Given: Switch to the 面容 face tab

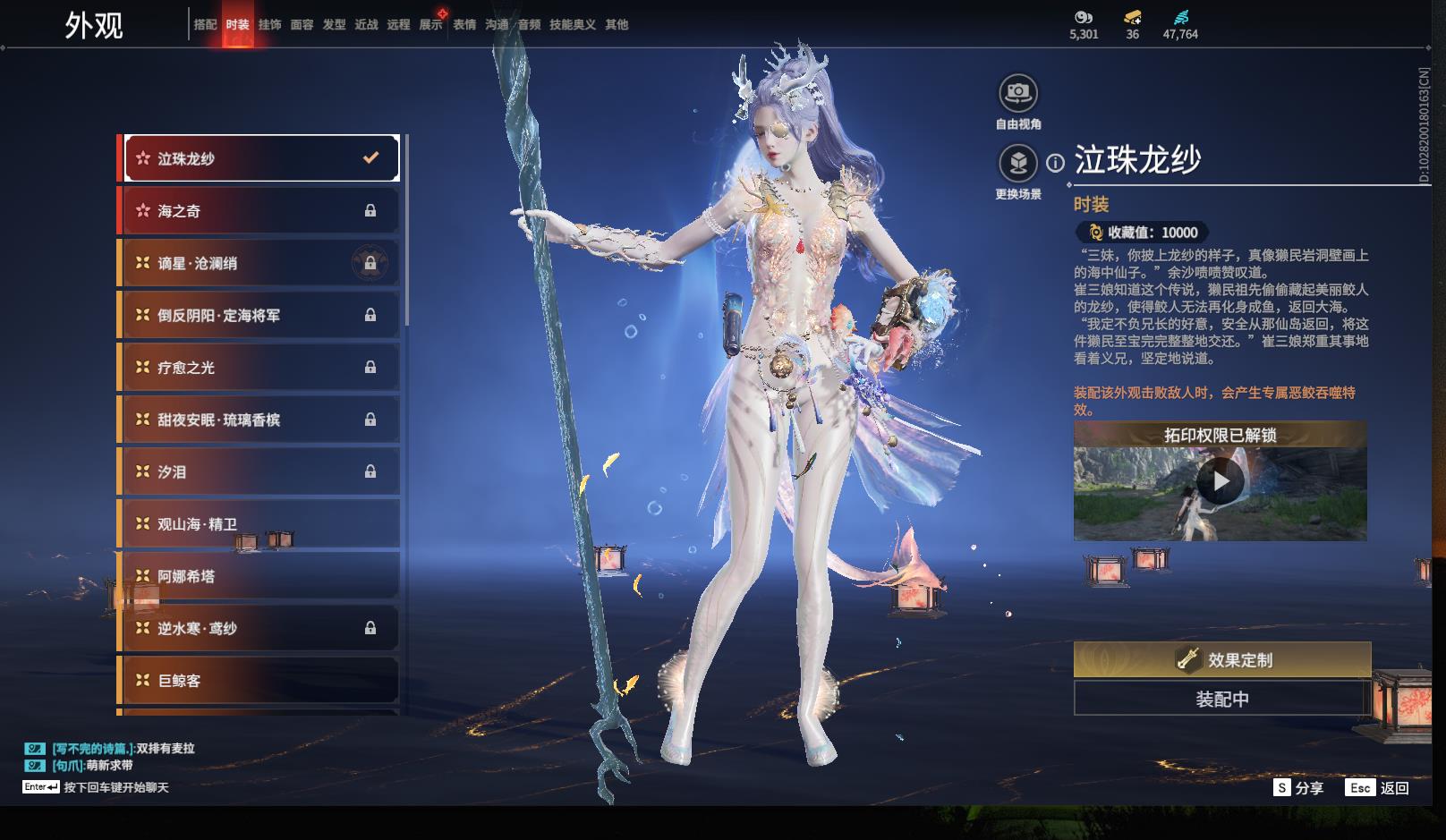Looking at the screenshot, I should tap(302, 24).
